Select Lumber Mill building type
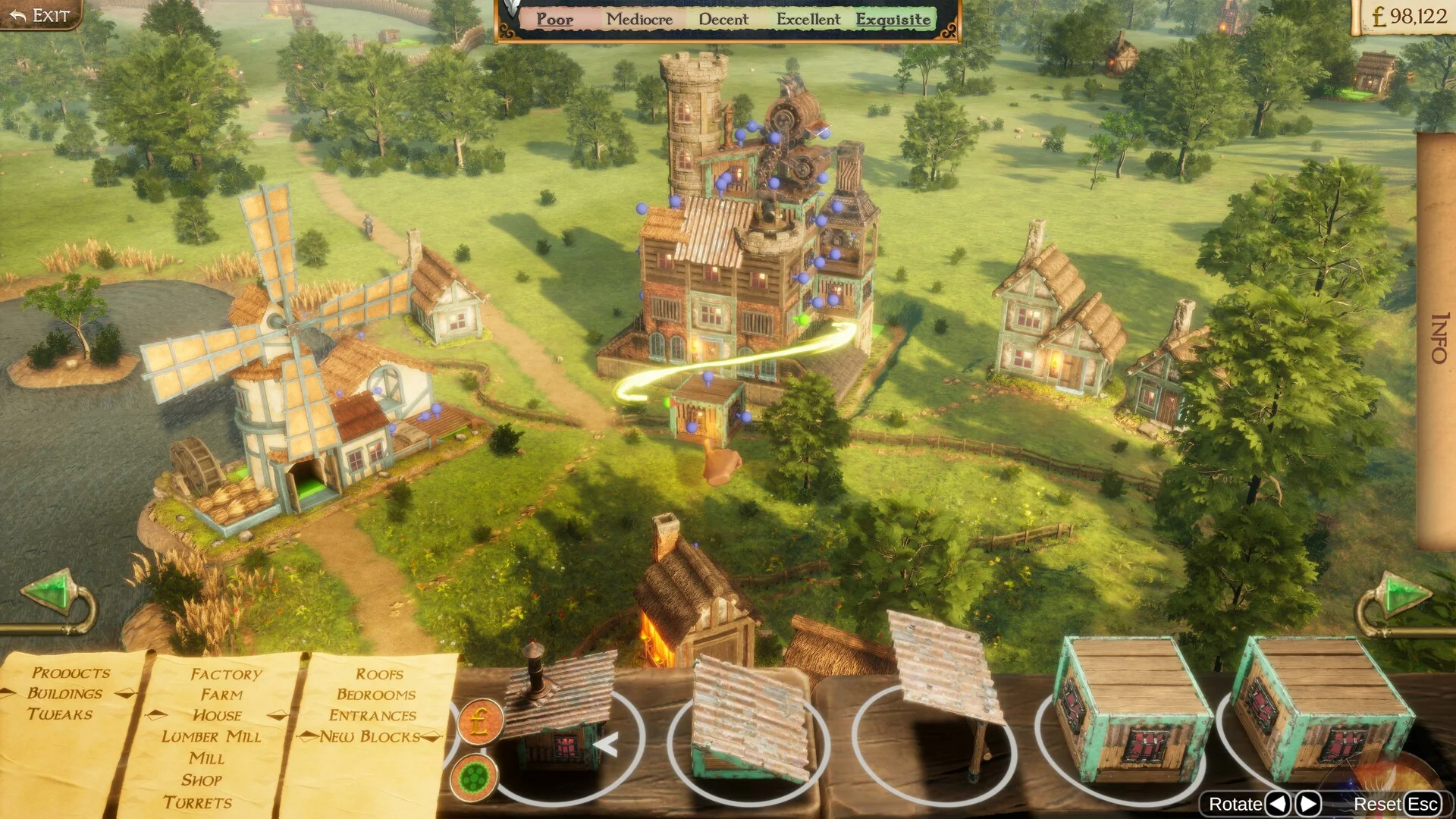This screenshot has height=819, width=1456. pos(211,736)
